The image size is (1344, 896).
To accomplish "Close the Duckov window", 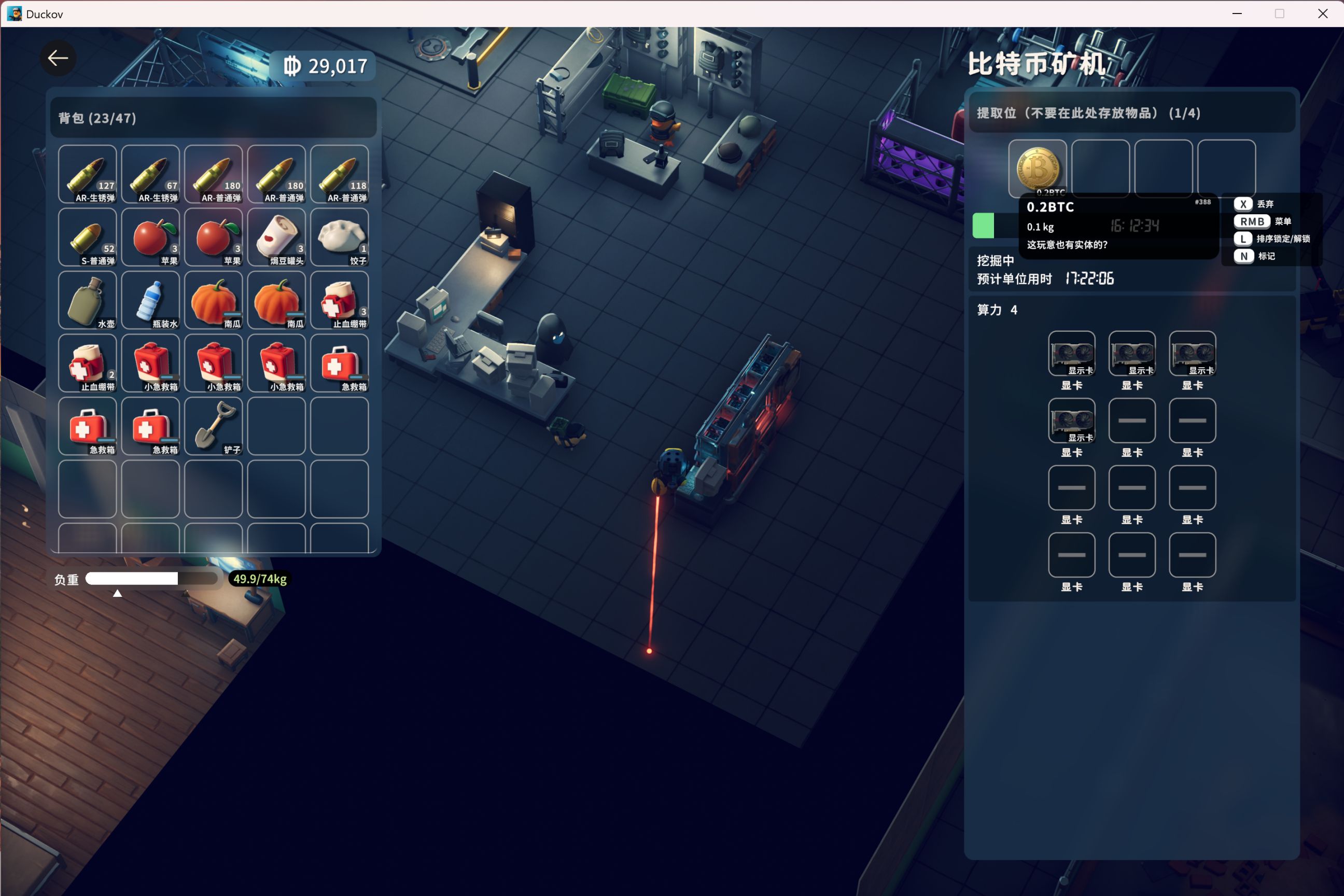I will tap(1322, 13).
